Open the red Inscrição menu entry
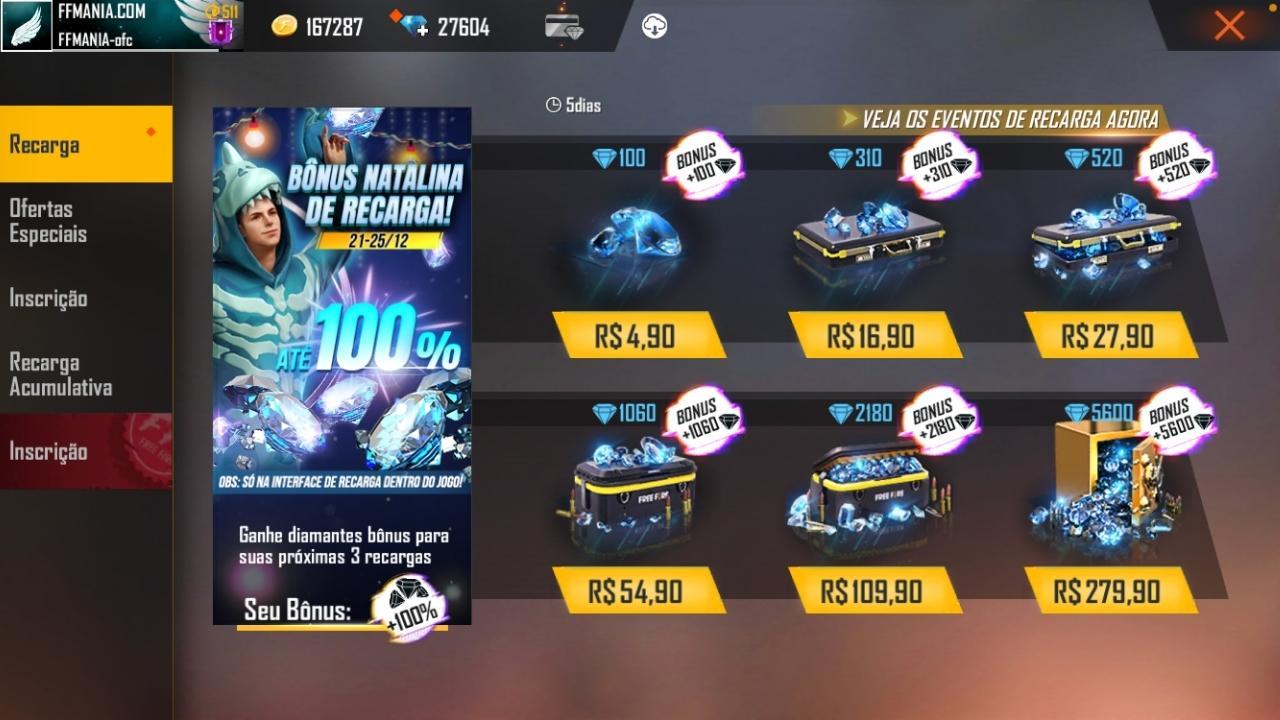 tap(45, 450)
